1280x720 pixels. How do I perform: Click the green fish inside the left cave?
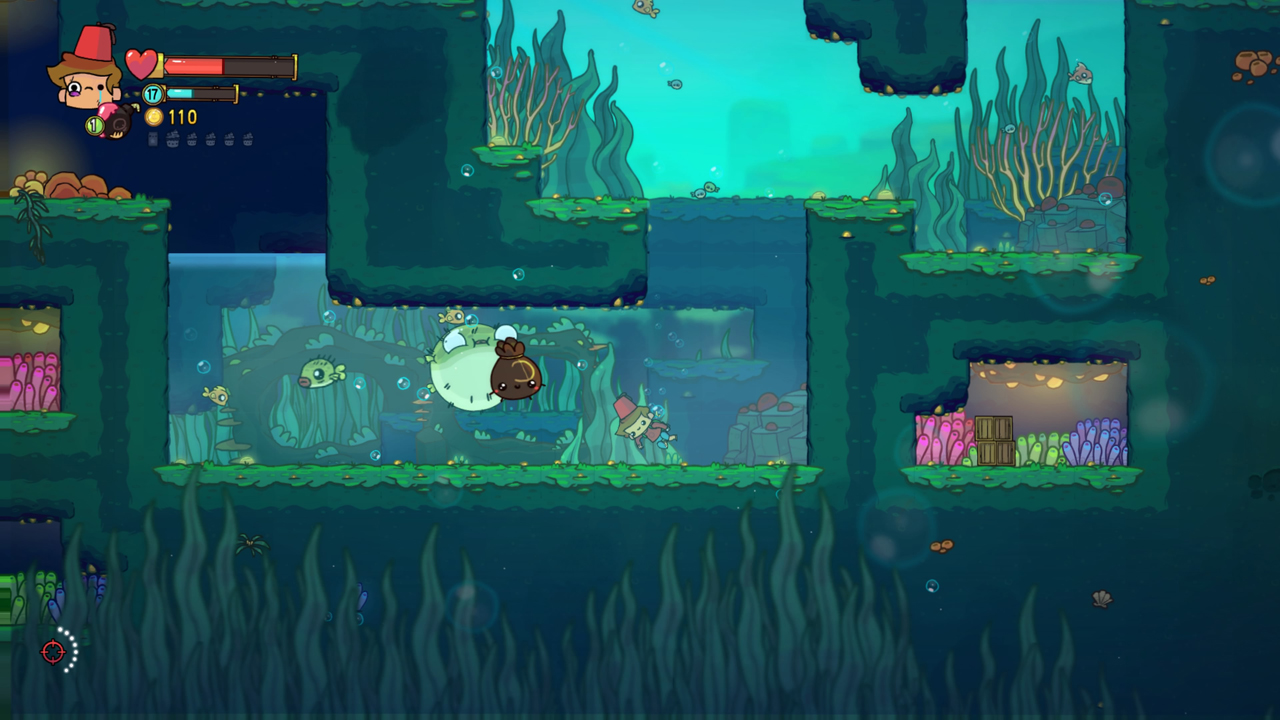coord(320,374)
